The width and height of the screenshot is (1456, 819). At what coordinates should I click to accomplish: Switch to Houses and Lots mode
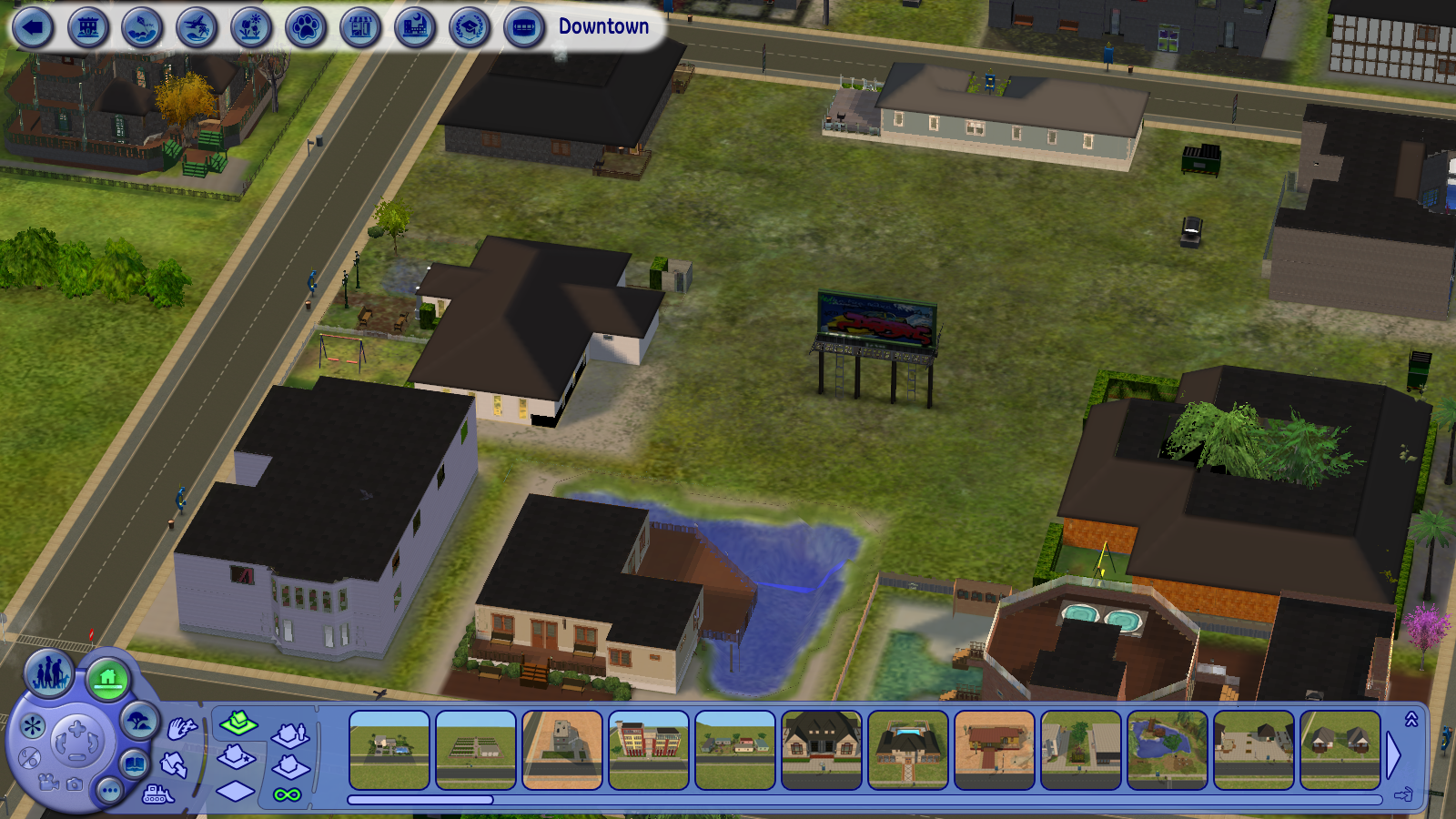pos(106,677)
